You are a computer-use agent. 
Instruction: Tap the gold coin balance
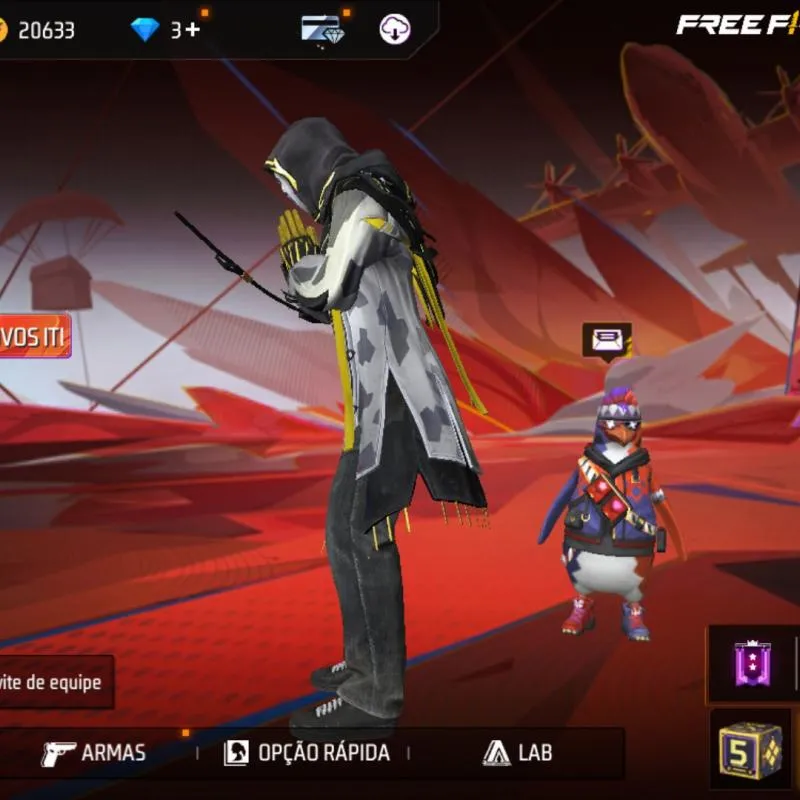tap(38, 30)
